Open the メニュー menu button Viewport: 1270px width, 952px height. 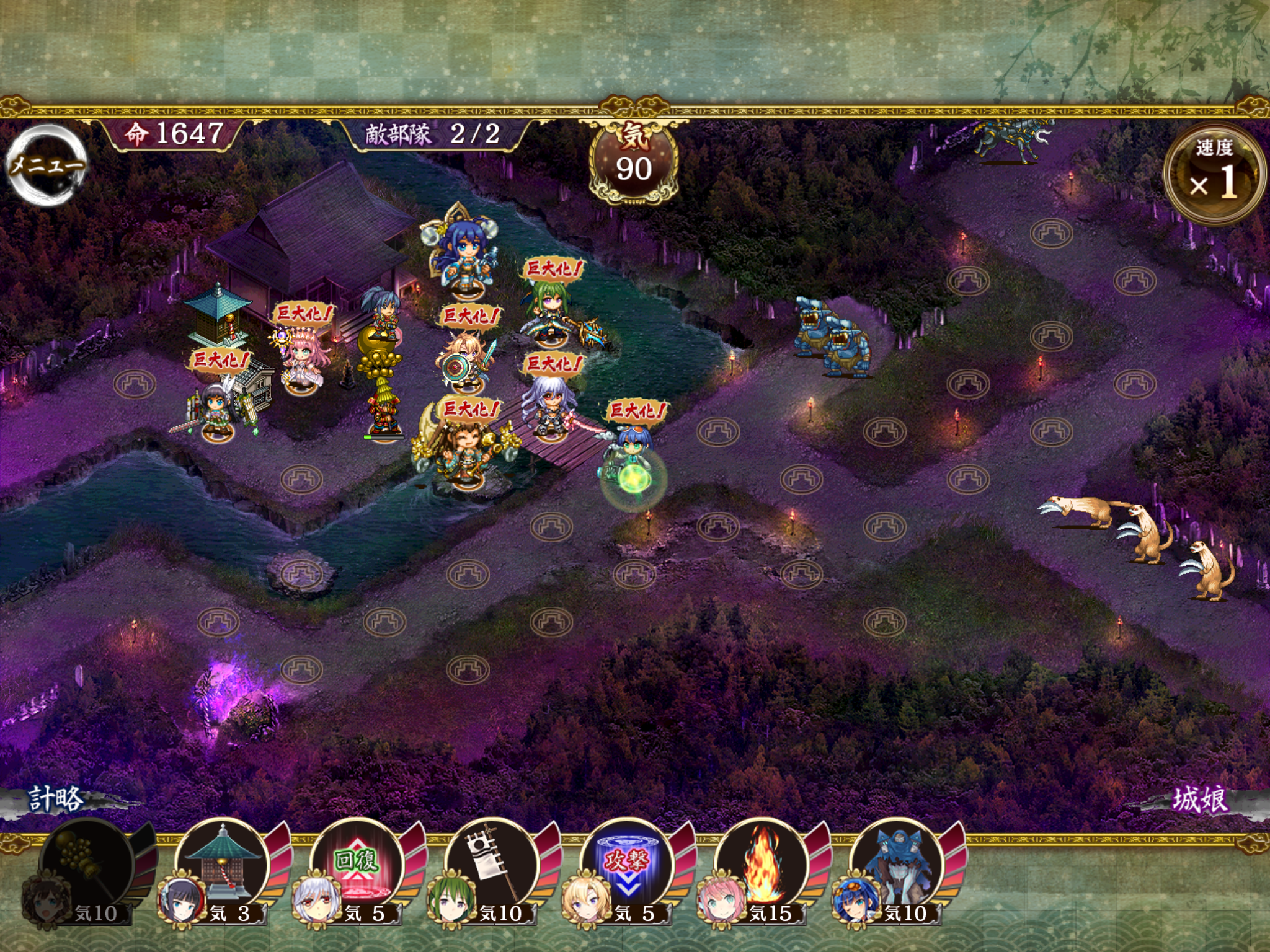point(47,165)
